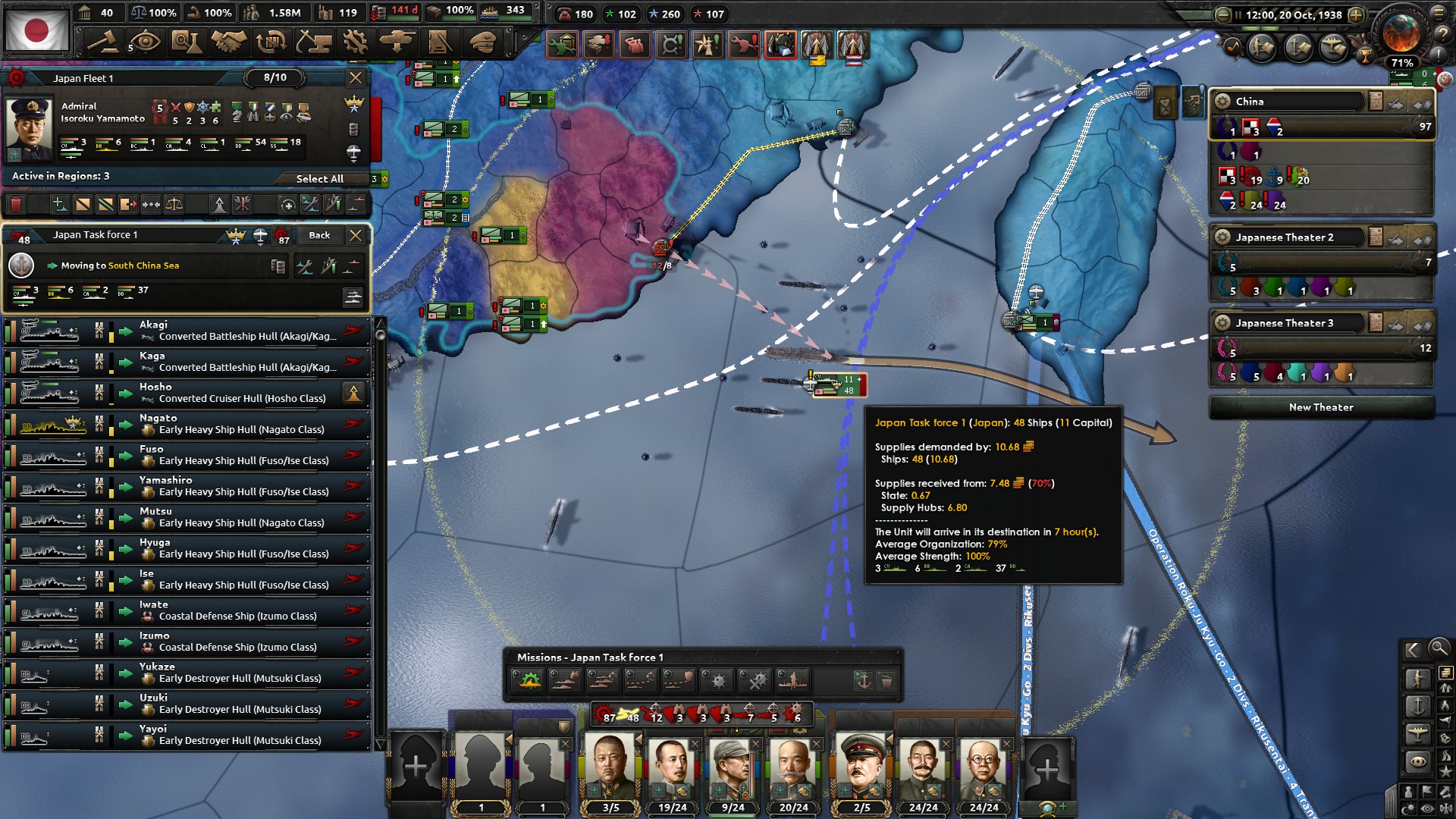Click the New Theater button
This screenshot has height=819, width=1456.
(x=1321, y=407)
